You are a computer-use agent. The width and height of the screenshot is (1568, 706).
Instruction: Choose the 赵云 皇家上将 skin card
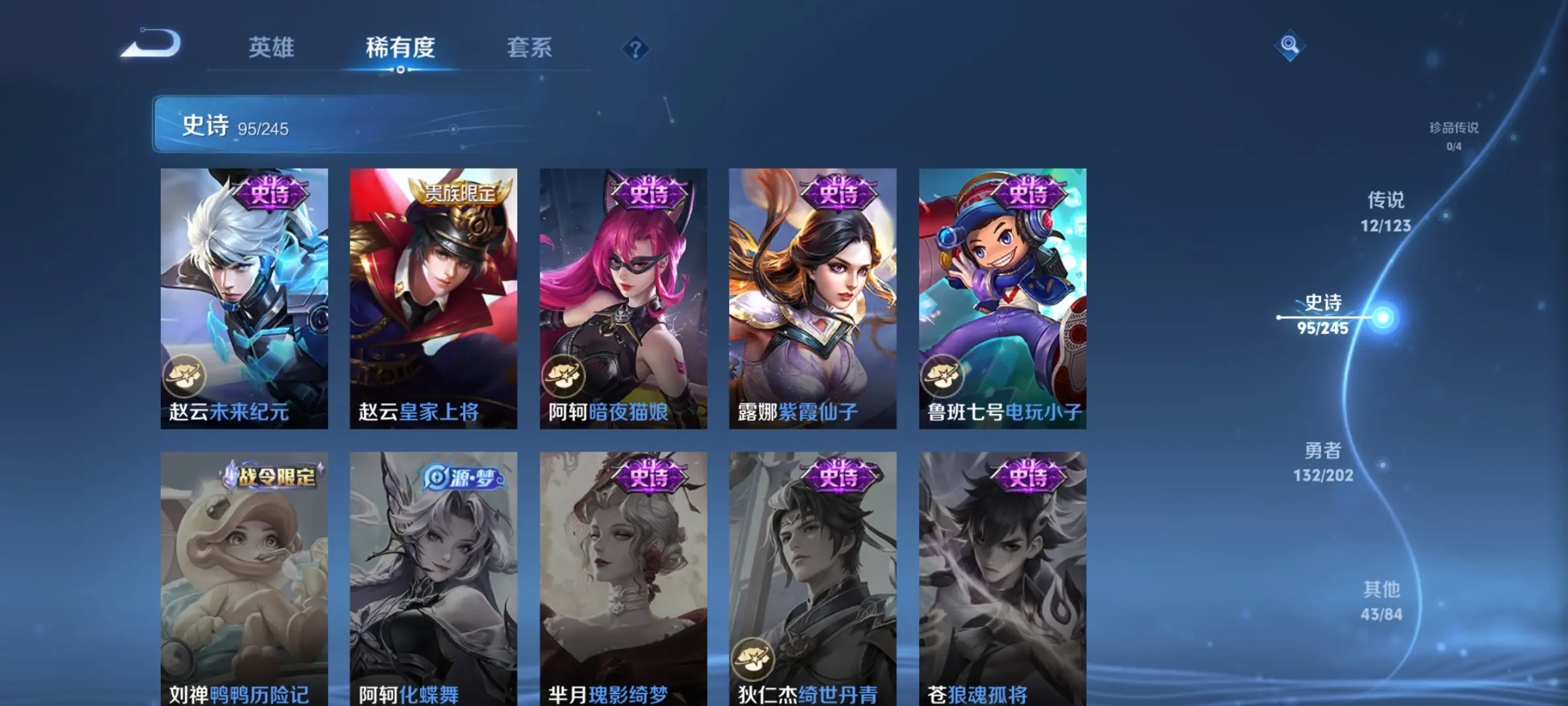433,298
